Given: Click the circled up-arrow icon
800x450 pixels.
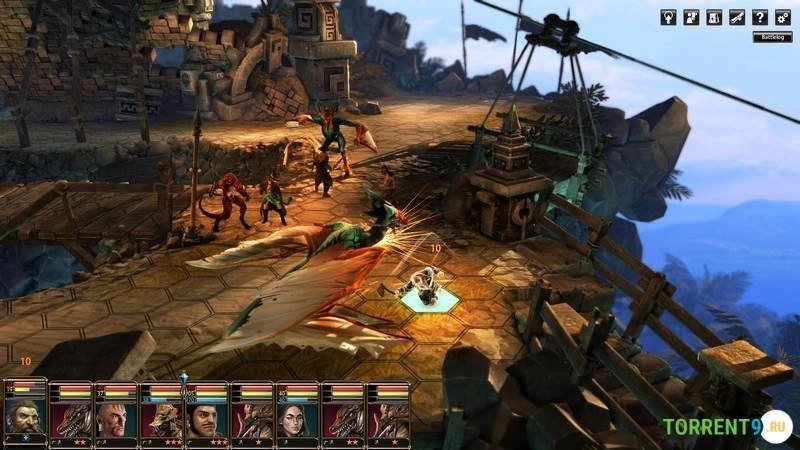Looking at the screenshot, I should (x=667, y=17).
